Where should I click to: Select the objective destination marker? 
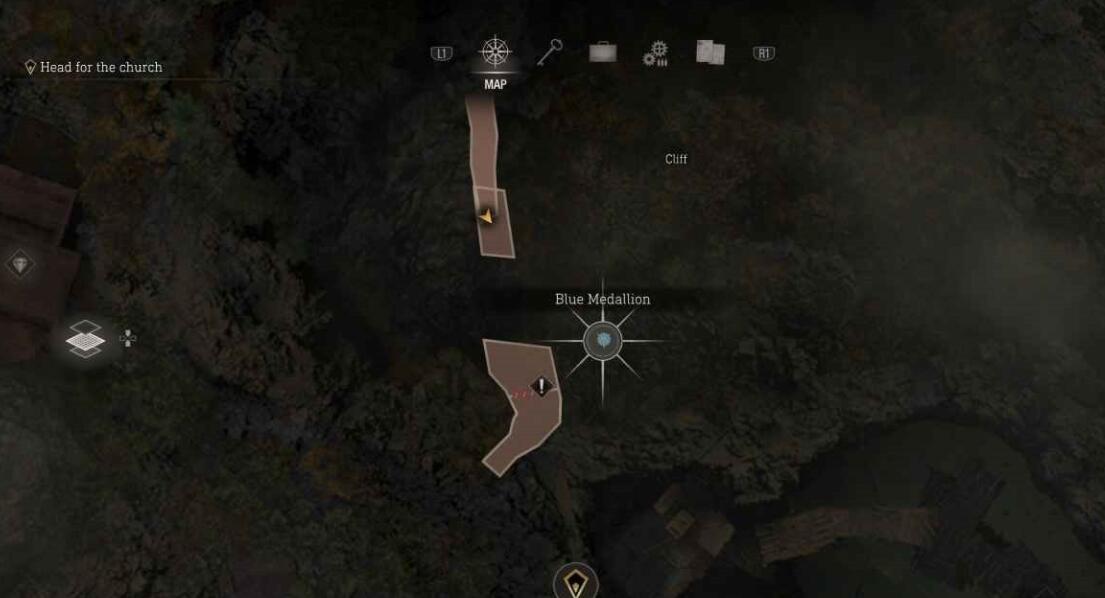pos(575,582)
